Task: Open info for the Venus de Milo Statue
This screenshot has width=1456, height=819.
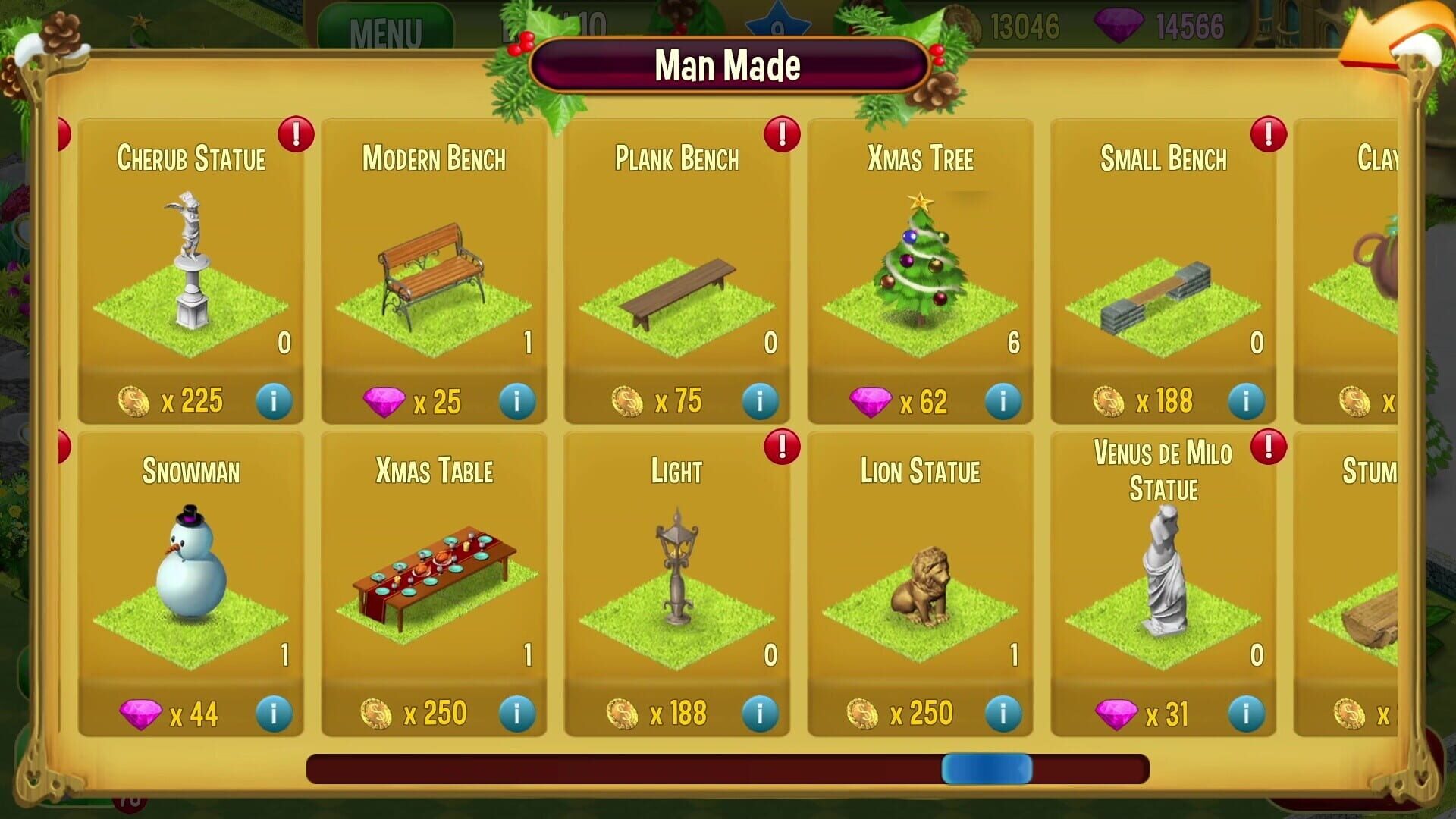Action: pyautogui.click(x=1246, y=711)
